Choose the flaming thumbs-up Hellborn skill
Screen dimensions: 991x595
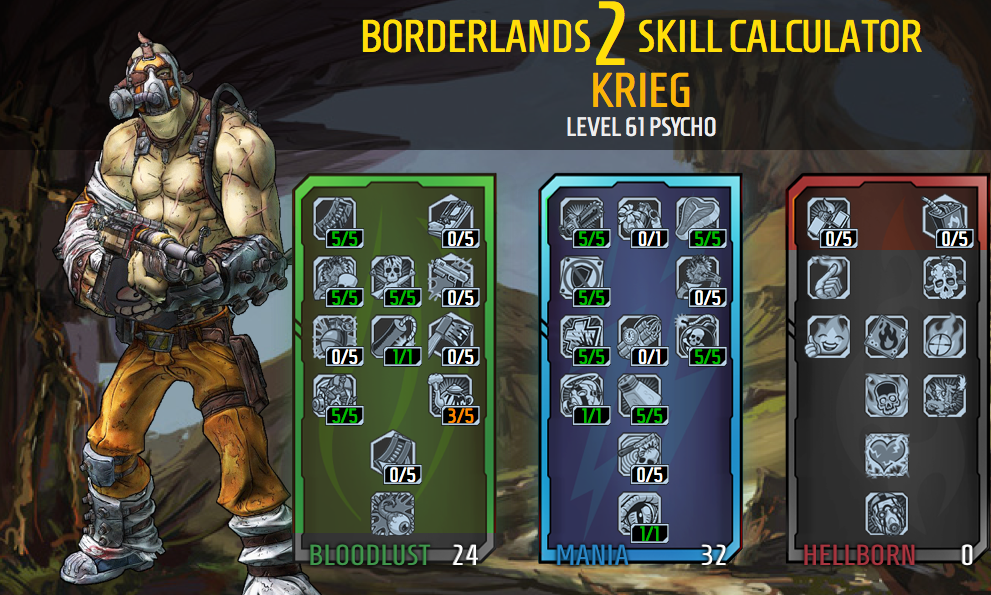click(x=828, y=277)
